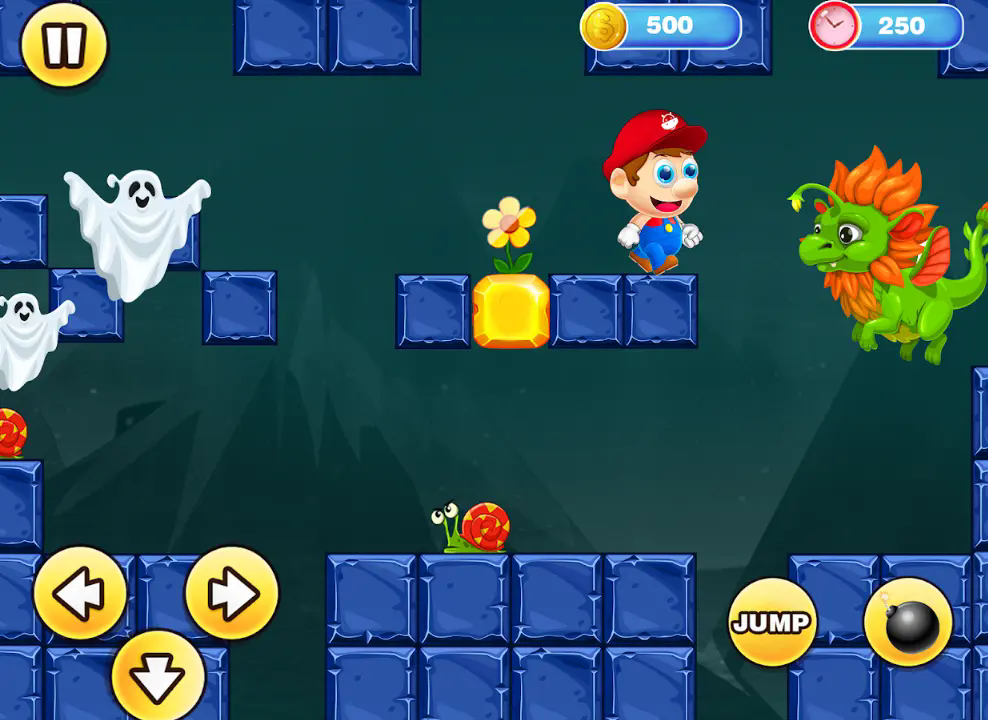Tap the left arrow movement button
Image resolution: width=988 pixels, height=720 pixels.
(80, 594)
